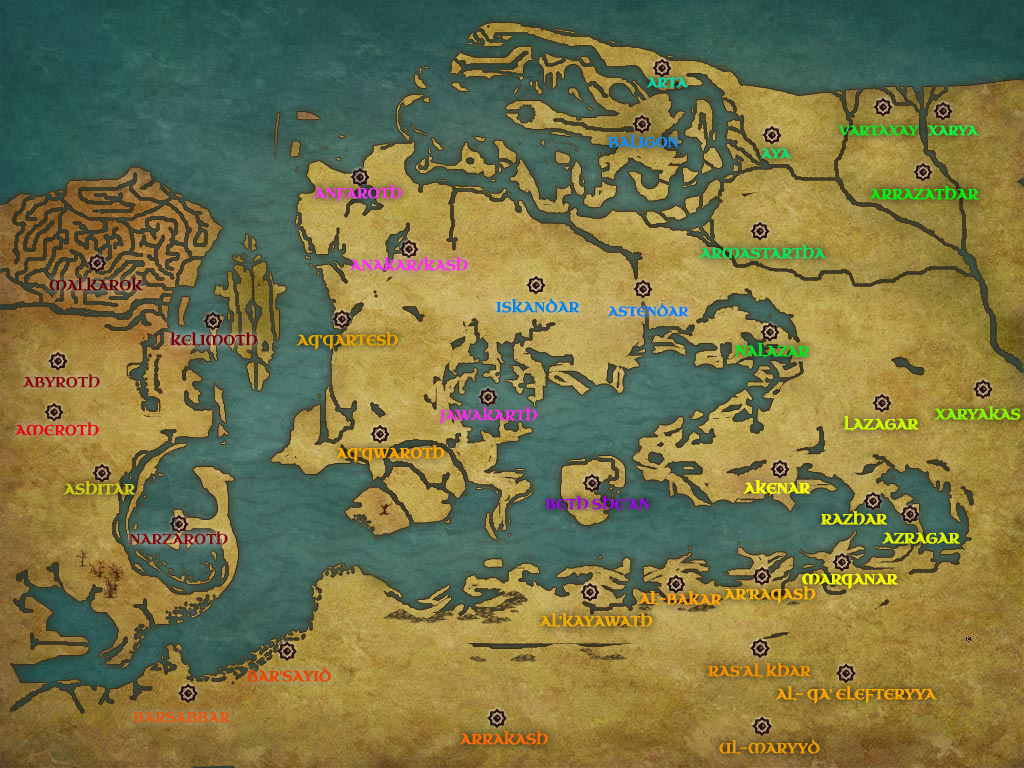
Task: Click the Arrazathar map marker
Action: 922,172
